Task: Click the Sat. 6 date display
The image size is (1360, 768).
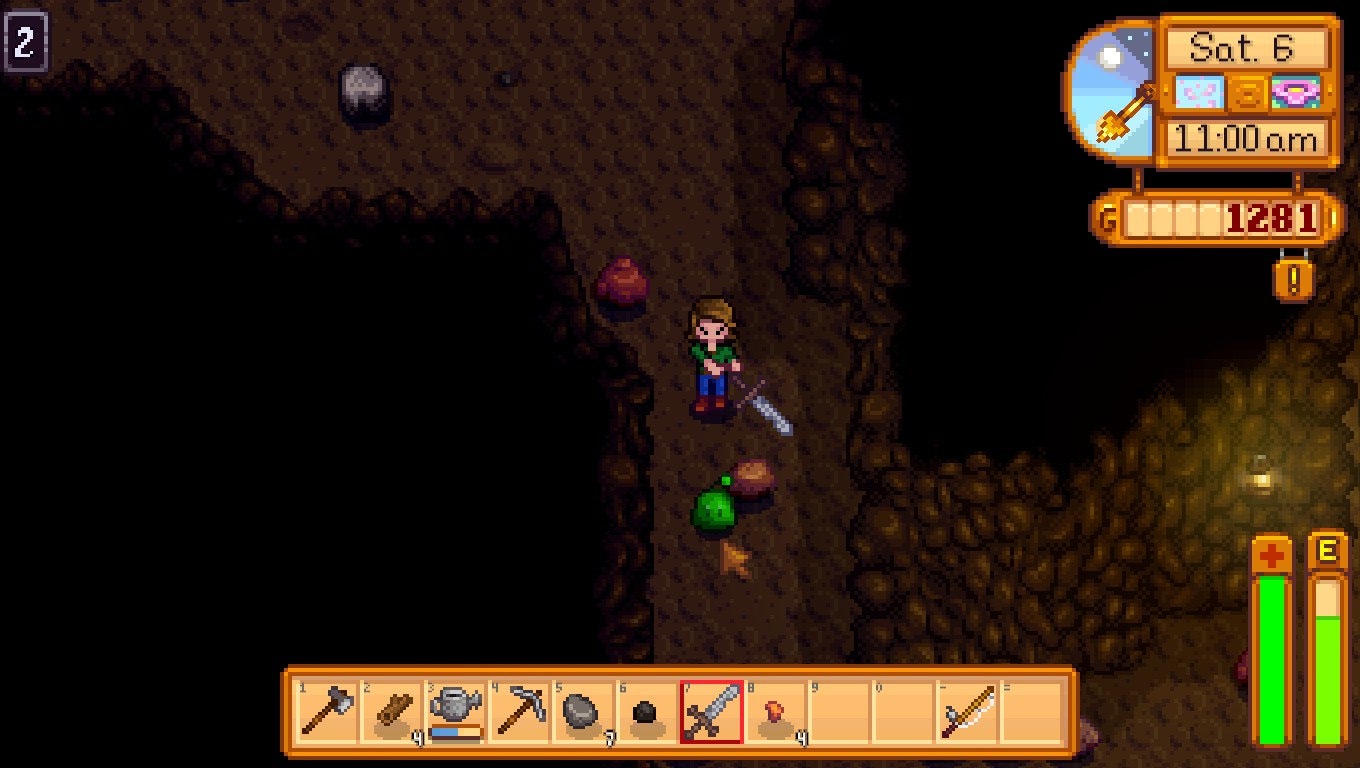Action: tap(1246, 44)
